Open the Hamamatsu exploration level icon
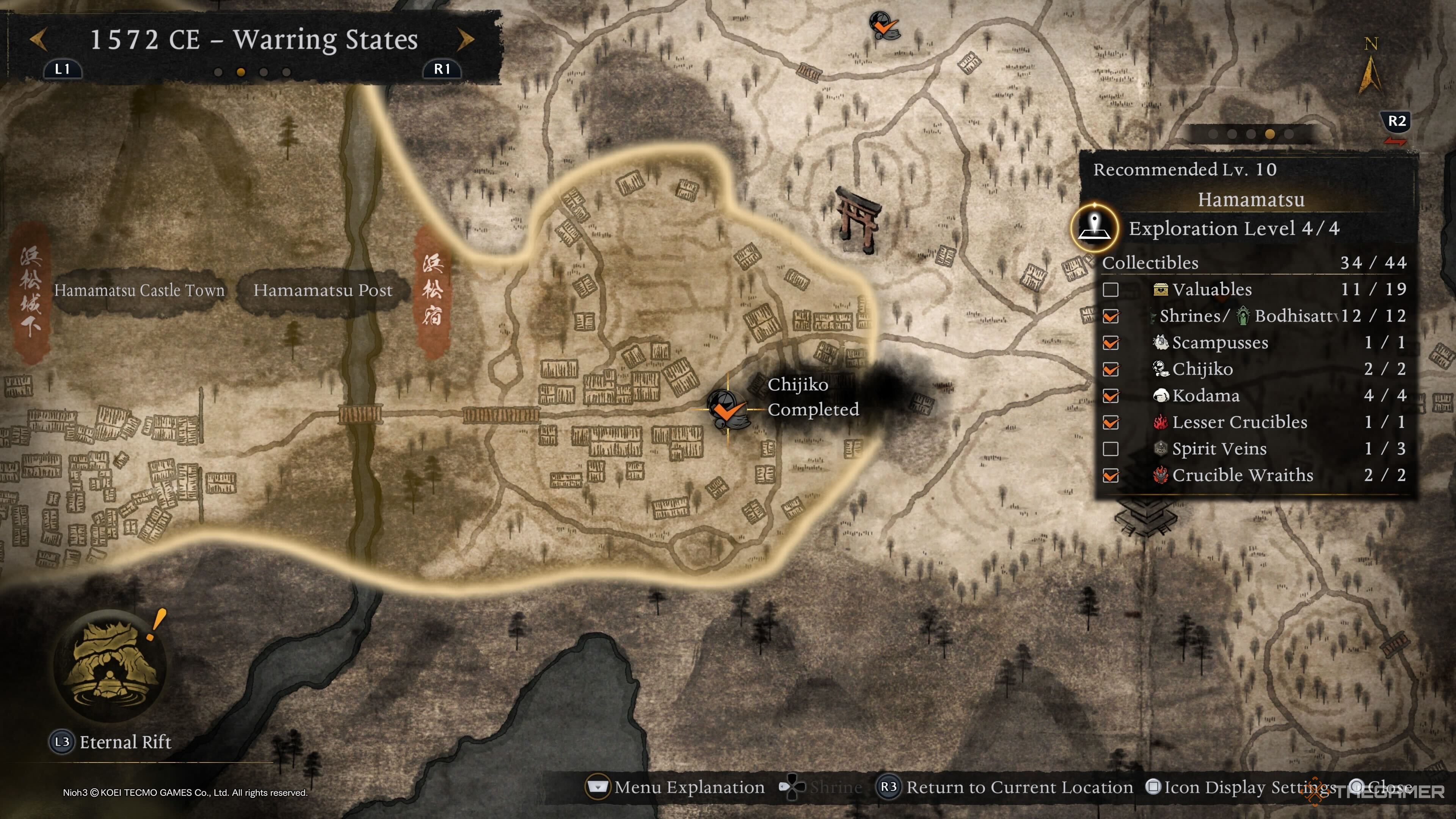 [x=1095, y=228]
